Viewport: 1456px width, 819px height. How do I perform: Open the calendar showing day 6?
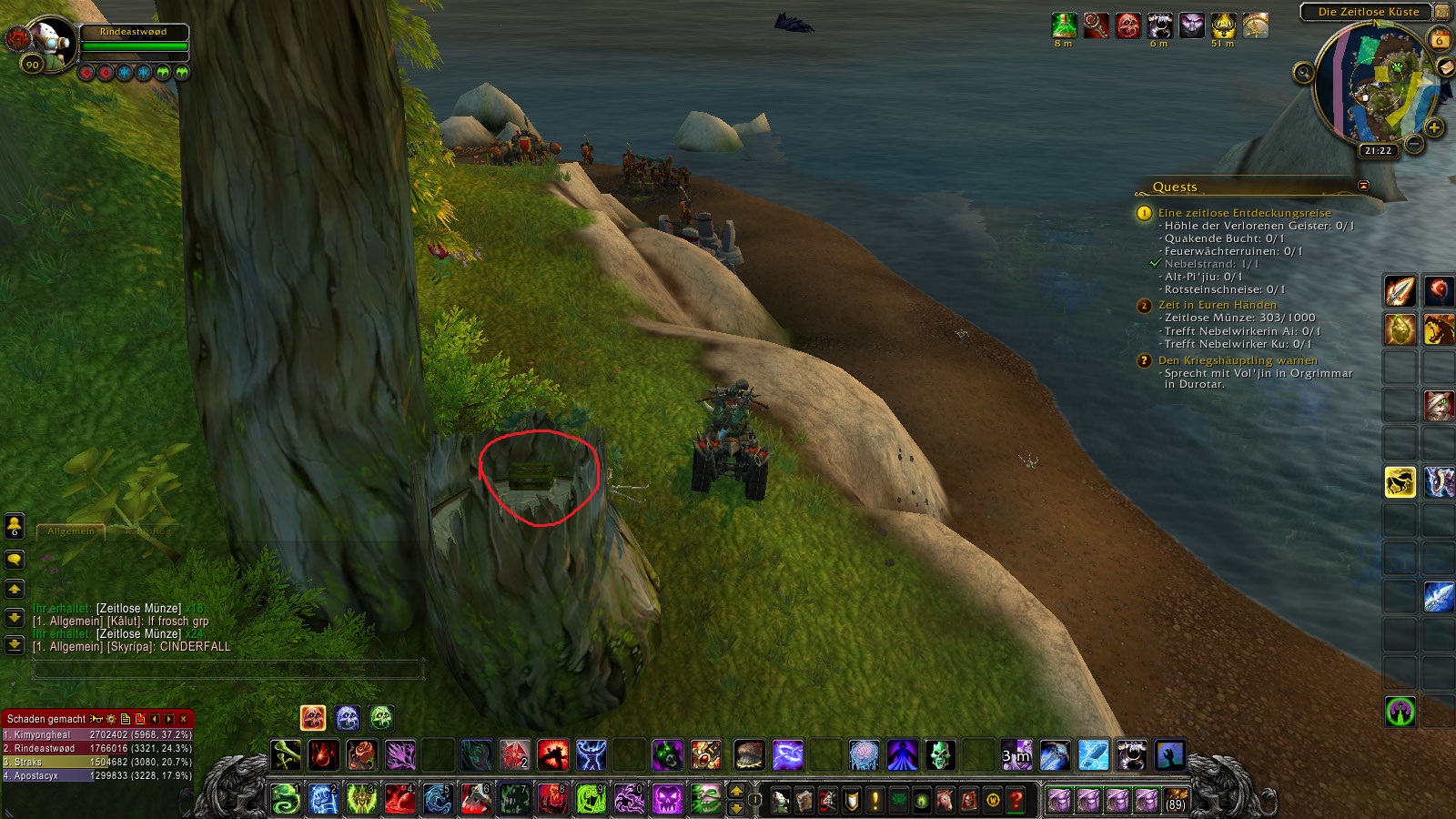tap(1439, 39)
